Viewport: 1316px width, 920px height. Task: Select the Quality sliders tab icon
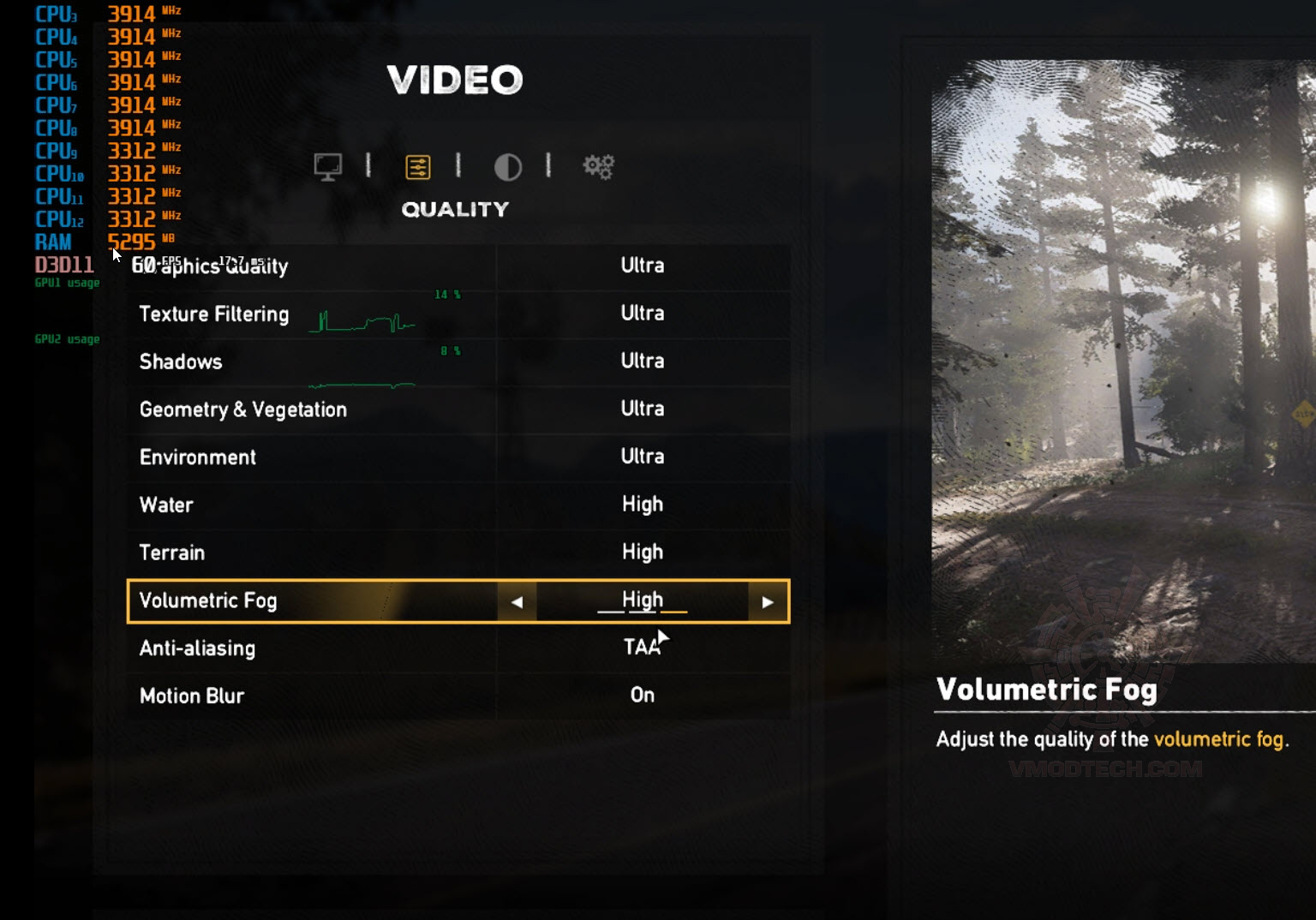coord(418,166)
